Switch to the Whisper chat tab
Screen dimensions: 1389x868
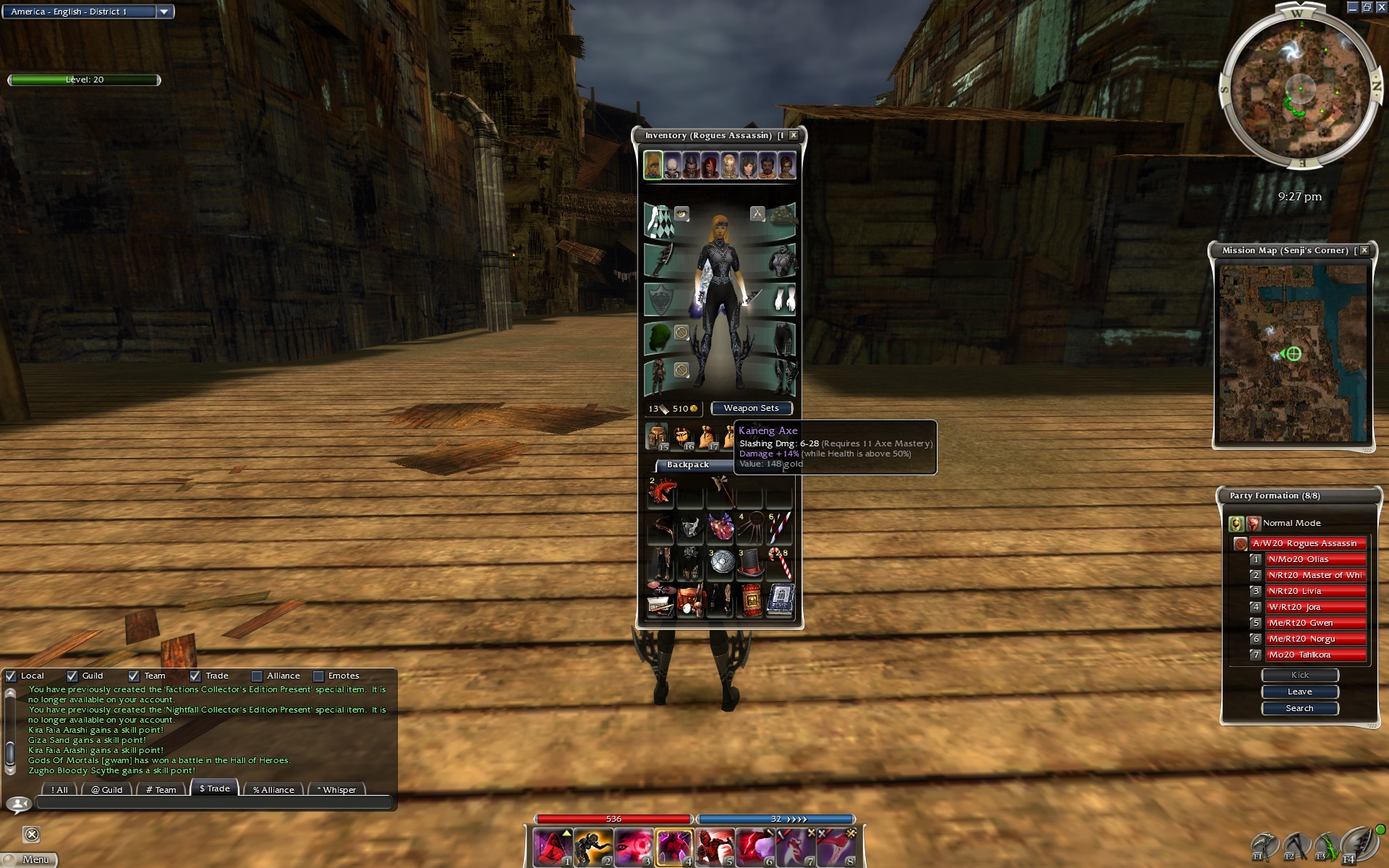pos(336,789)
